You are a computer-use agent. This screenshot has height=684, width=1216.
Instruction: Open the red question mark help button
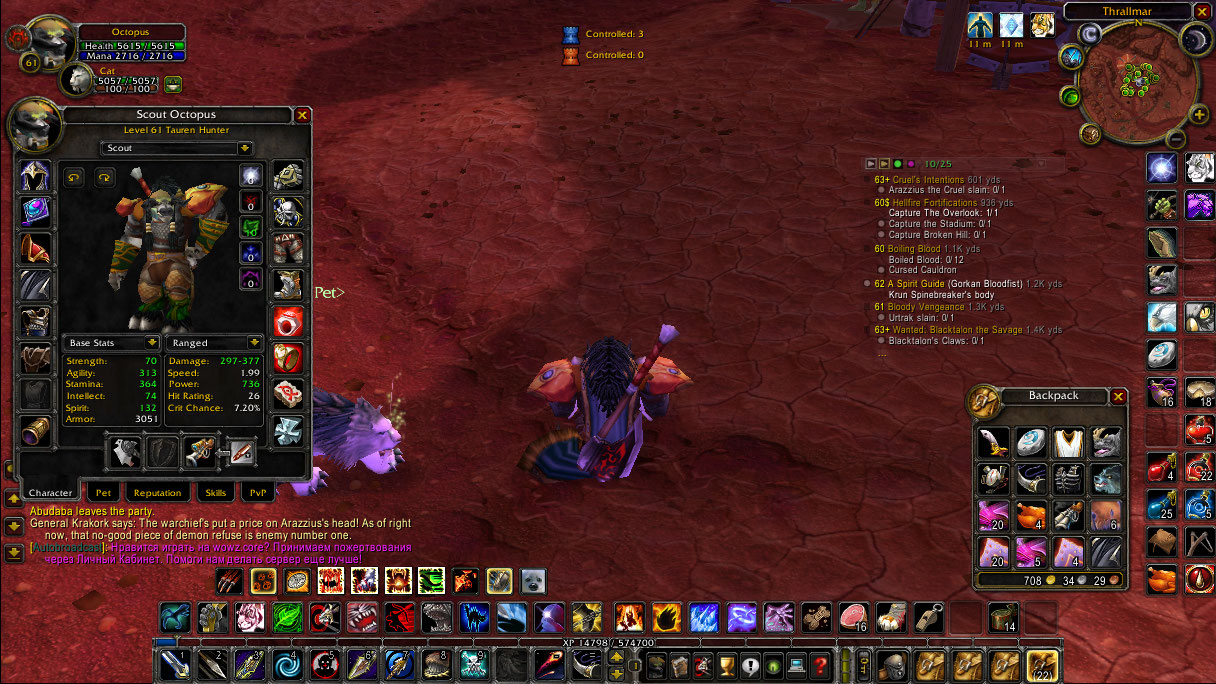[820, 664]
